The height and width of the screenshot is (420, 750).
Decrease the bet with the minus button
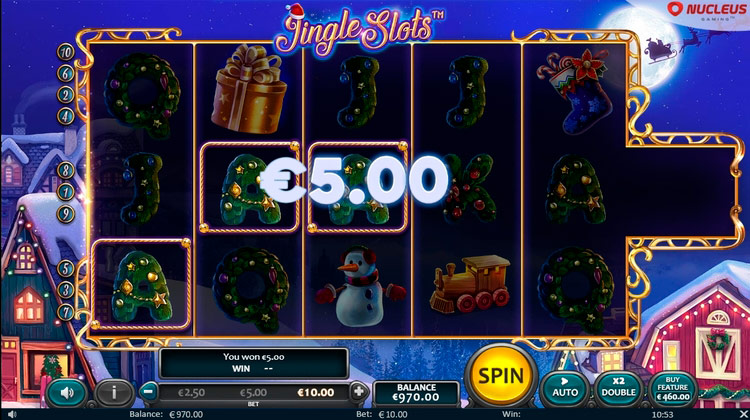148,391
